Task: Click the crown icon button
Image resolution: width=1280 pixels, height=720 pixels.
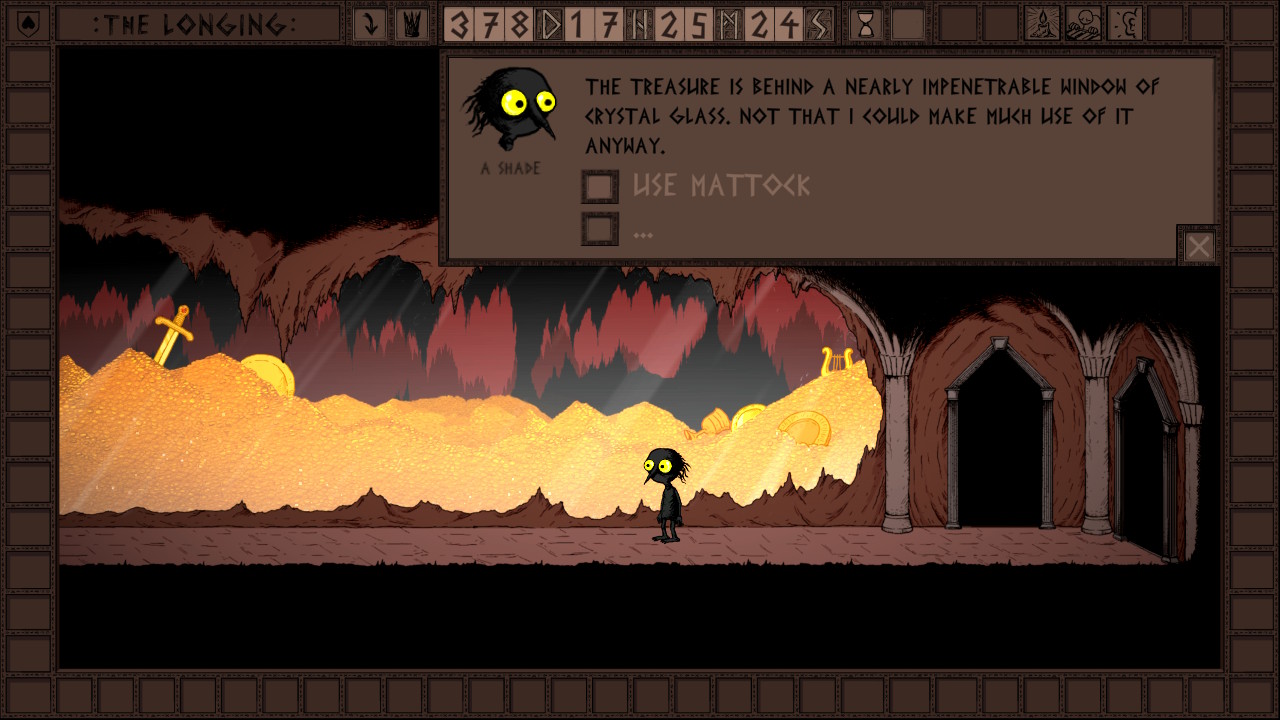Action: [410, 24]
